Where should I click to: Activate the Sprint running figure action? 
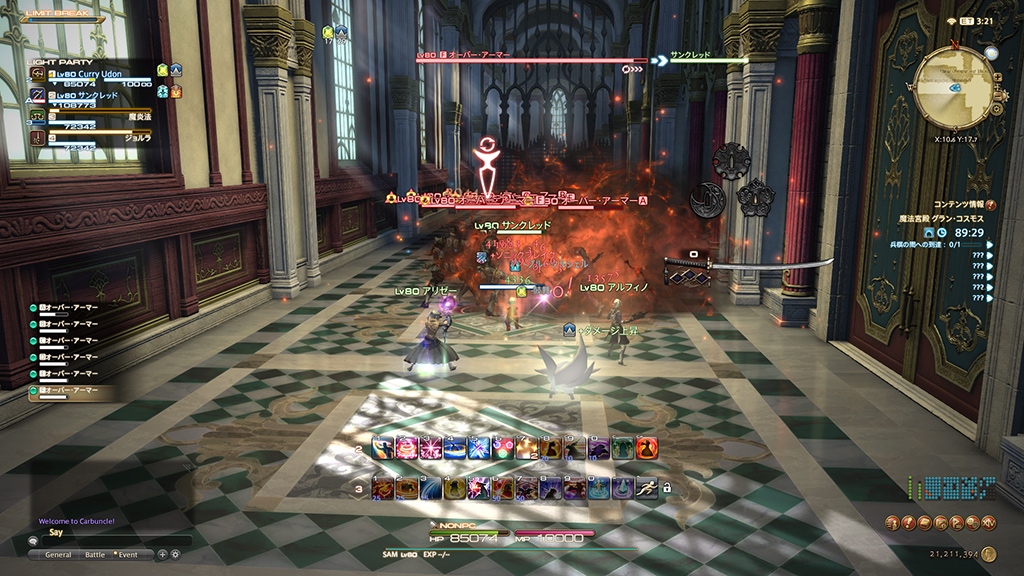click(647, 488)
